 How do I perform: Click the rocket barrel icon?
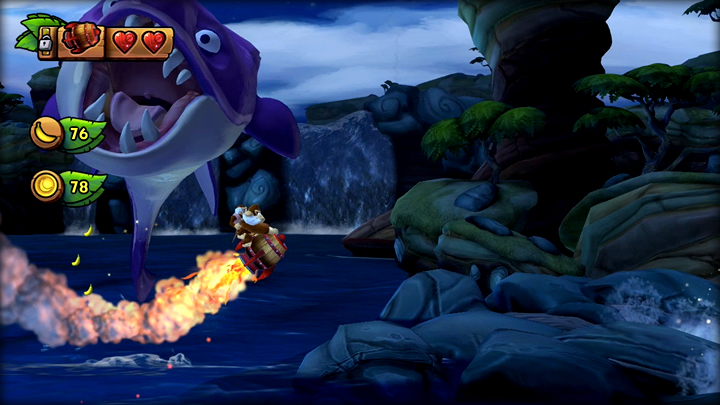pyautogui.click(x=81, y=41)
